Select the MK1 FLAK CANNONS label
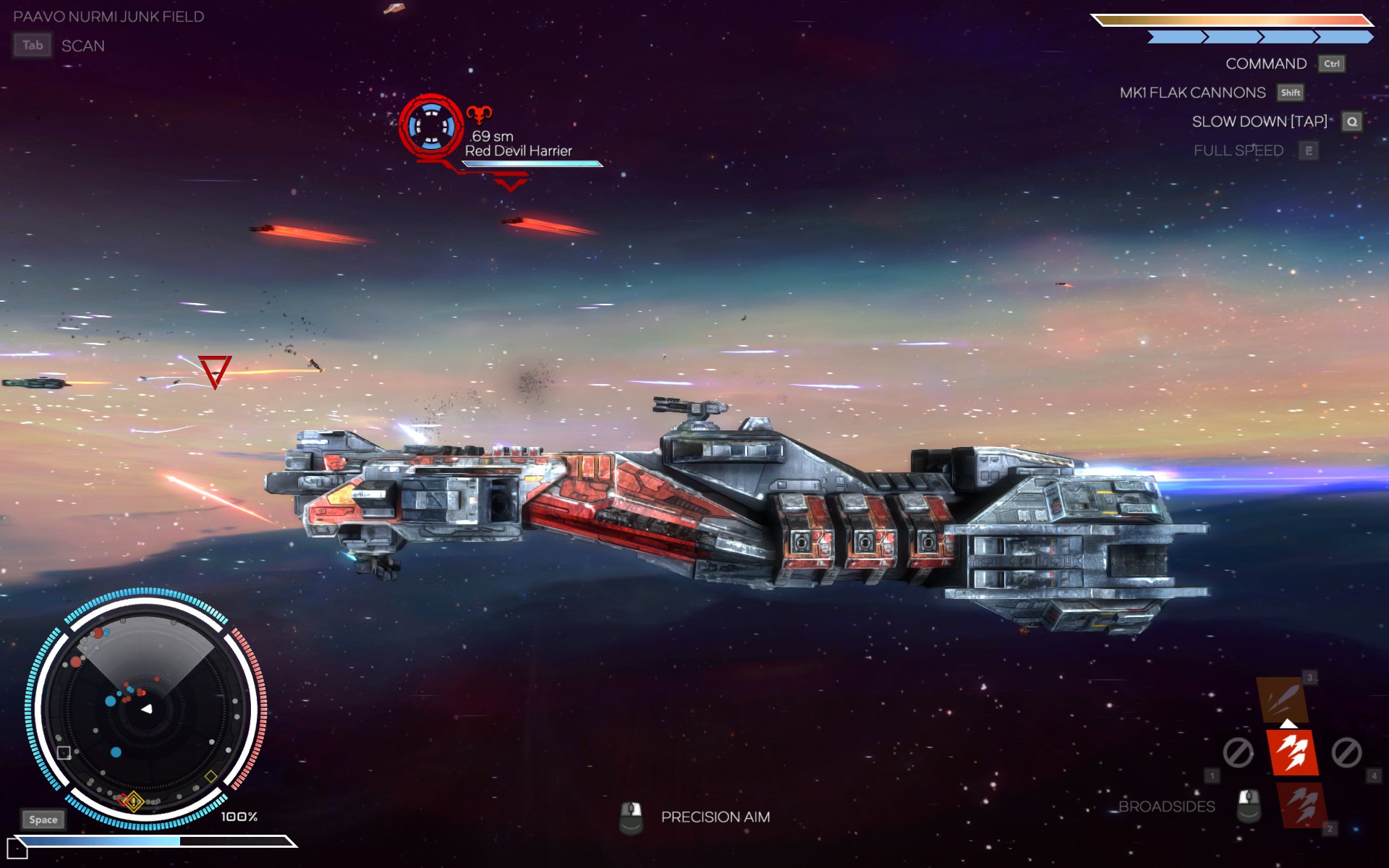The image size is (1389, 868). pos(1192,93)
